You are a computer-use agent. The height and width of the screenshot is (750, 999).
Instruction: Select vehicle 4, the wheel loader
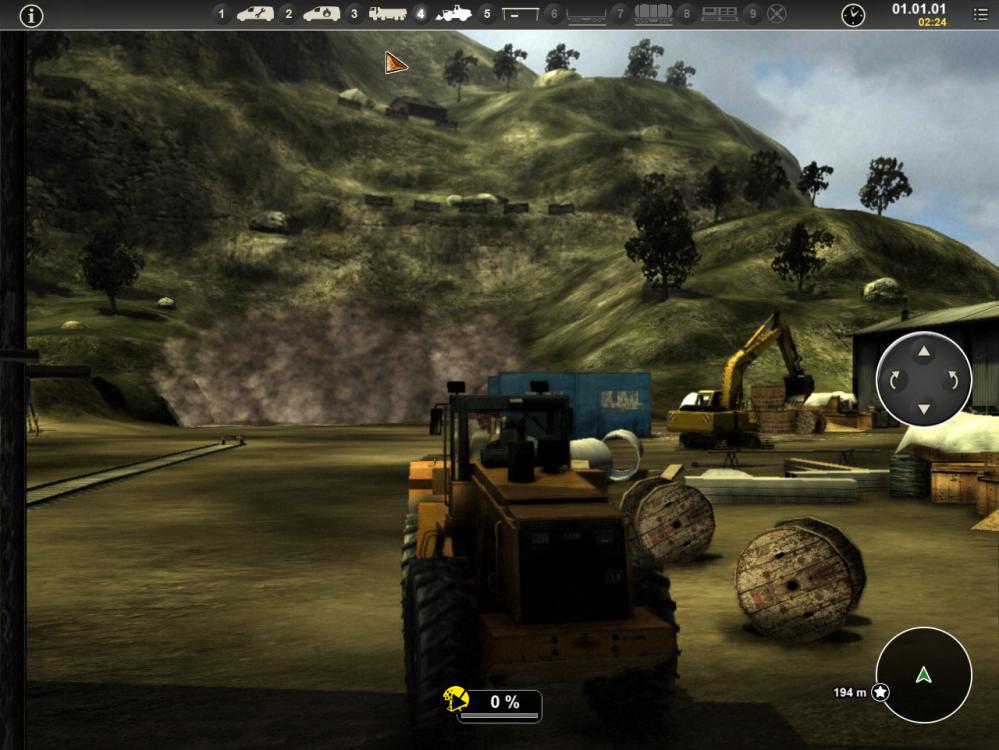(454, 14)
